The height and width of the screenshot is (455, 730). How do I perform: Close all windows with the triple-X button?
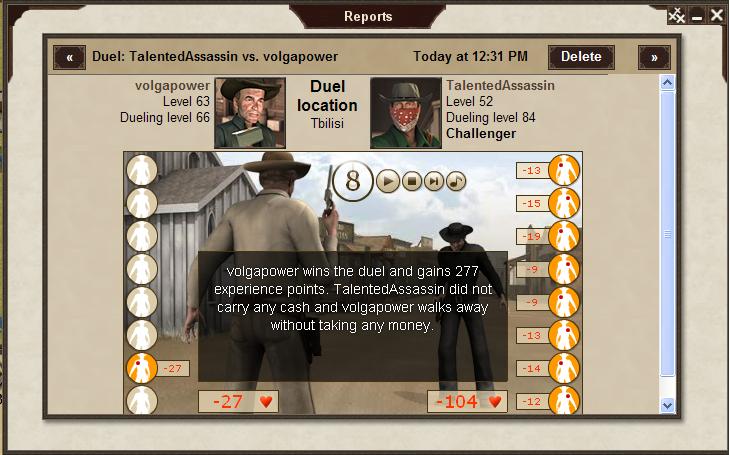click(x=677, y=15)
